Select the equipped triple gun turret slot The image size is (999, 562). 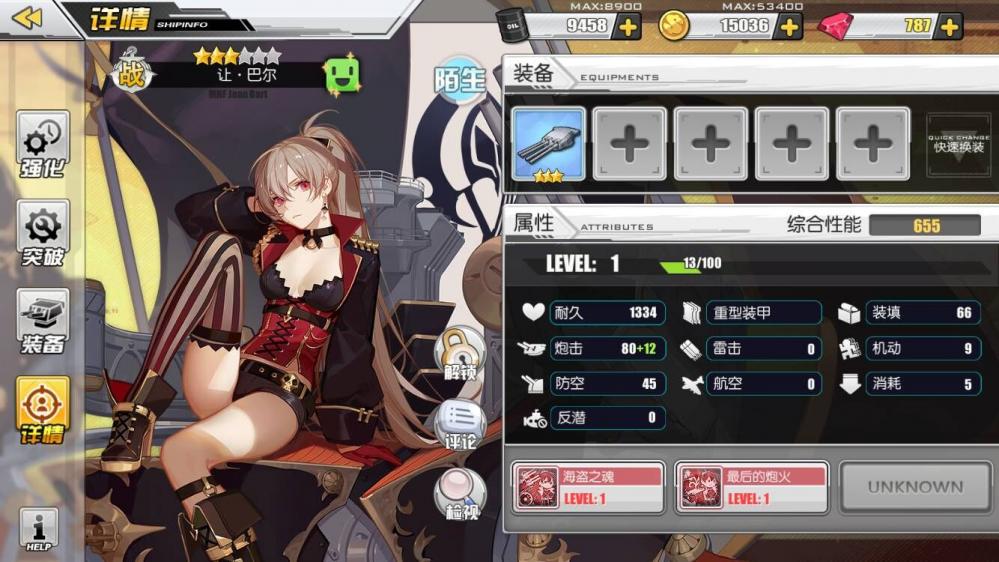[x=548, y=144]
